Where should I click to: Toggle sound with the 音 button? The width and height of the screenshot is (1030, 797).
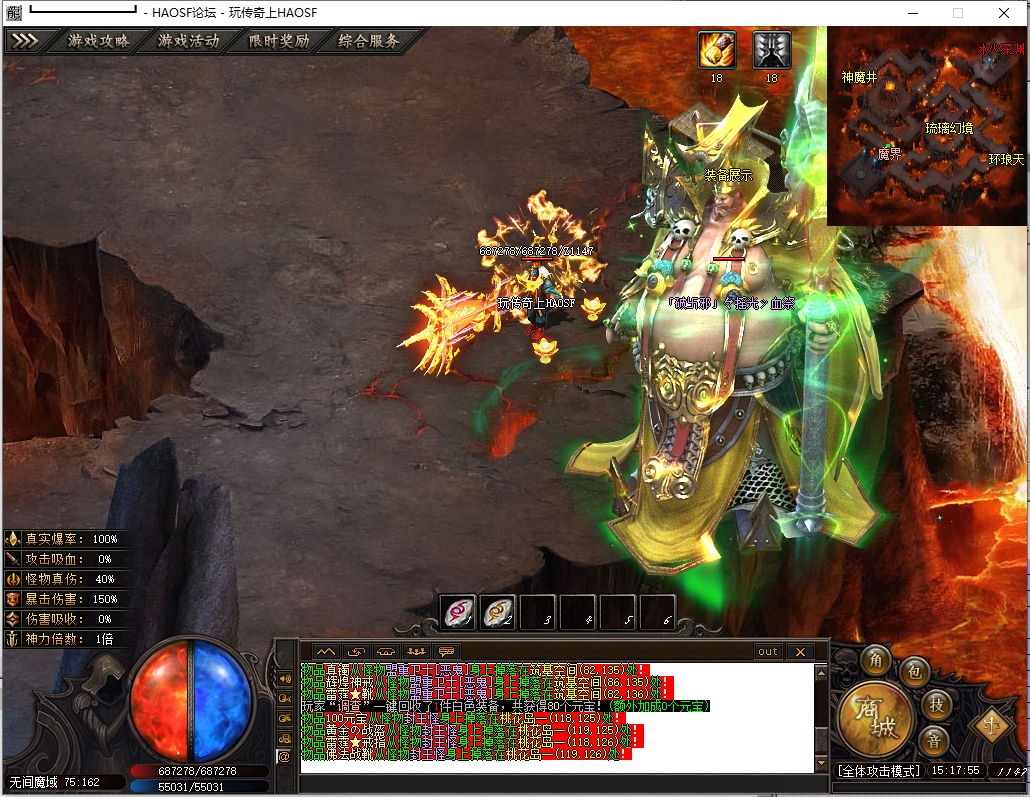click(935, 741)
